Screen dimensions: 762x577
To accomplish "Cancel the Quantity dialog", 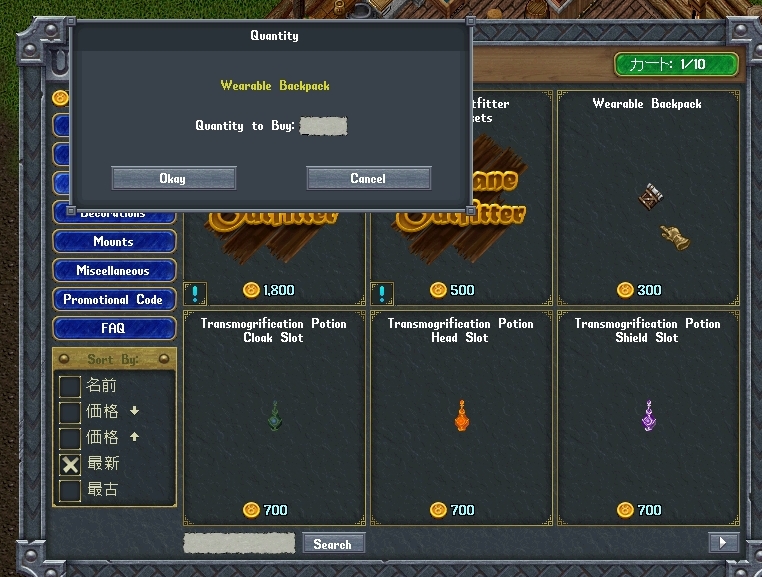I will click(x=368, y=178).
